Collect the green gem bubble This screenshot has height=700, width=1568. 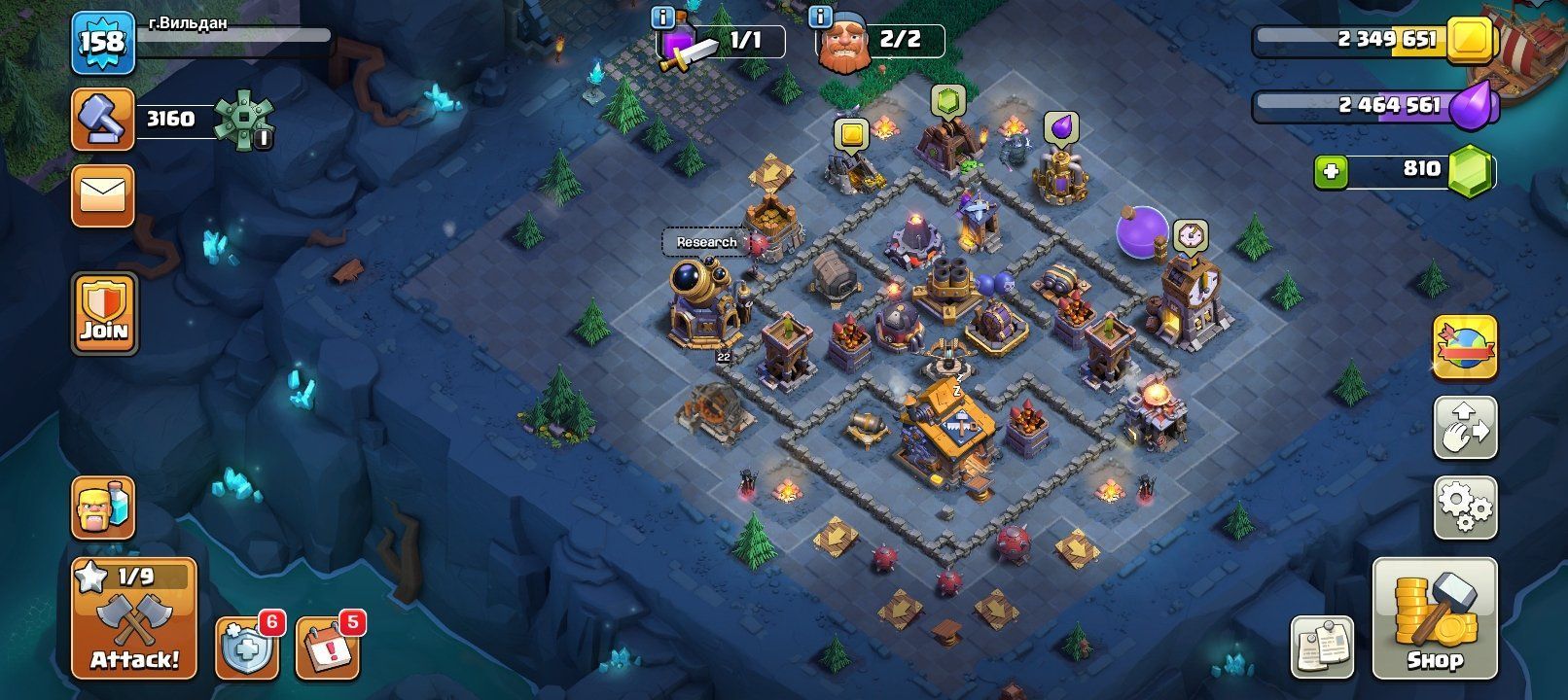946,100
